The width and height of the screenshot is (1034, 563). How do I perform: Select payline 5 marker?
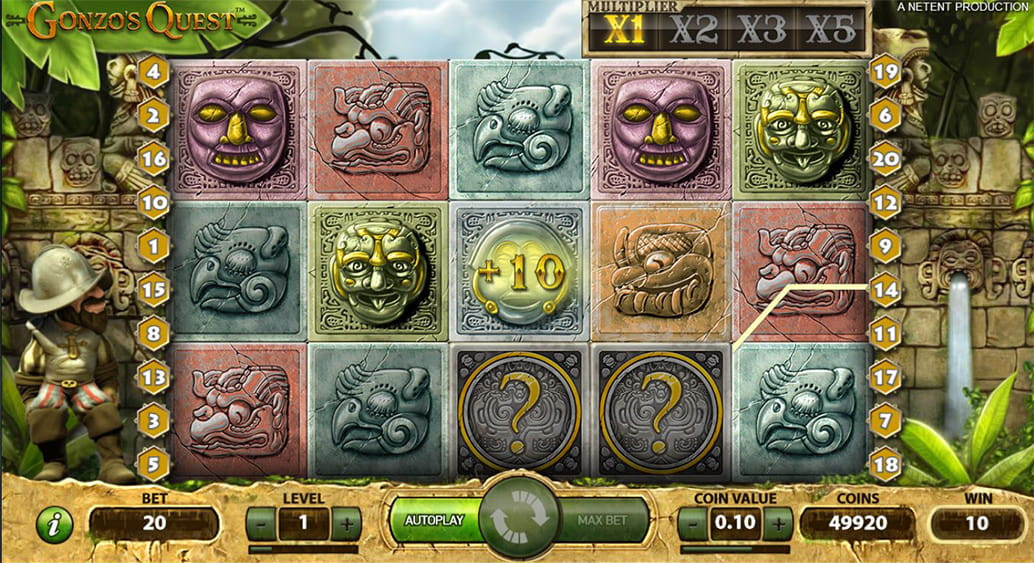153,464
